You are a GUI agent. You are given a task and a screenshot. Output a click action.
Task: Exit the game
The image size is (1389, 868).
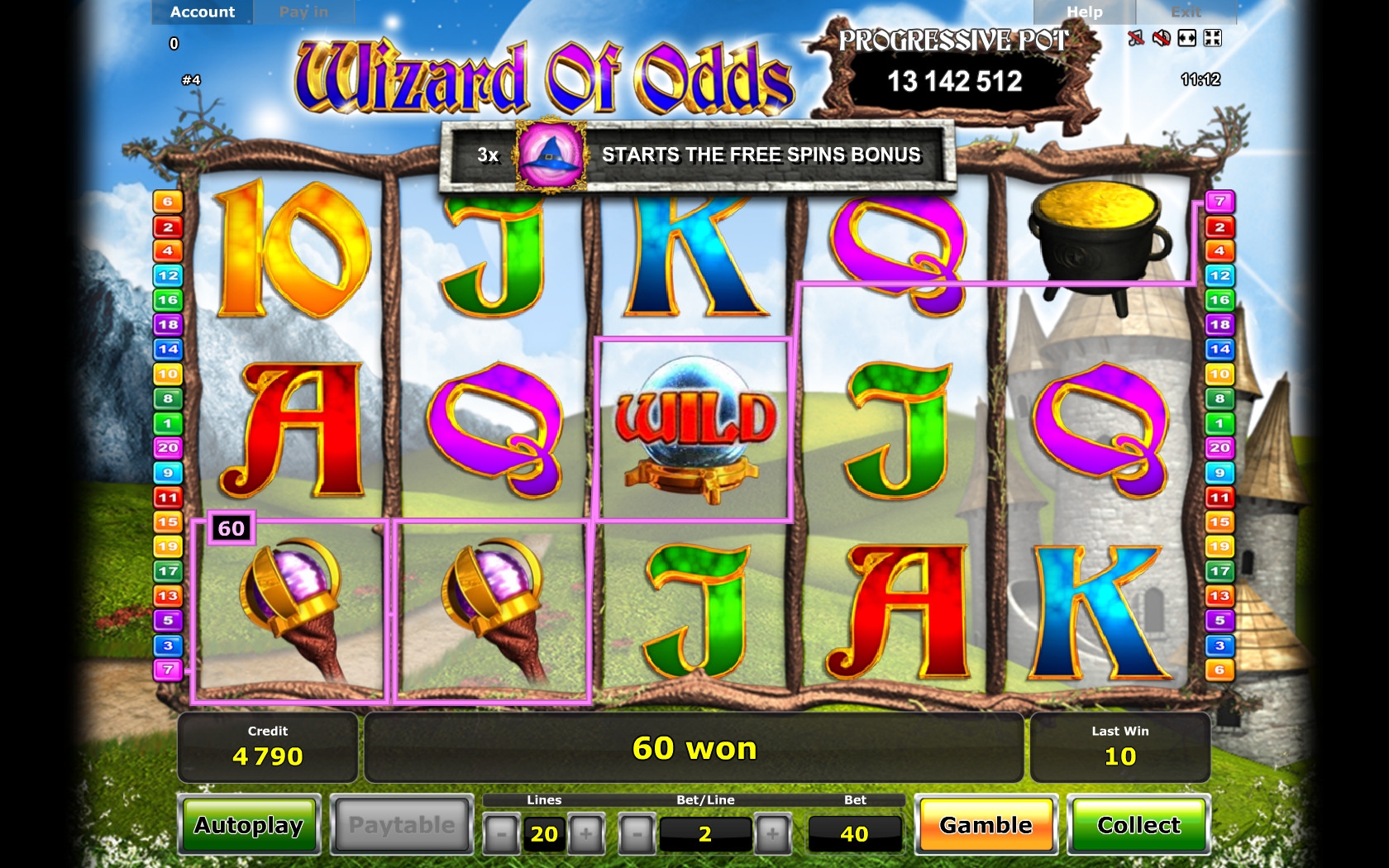[x=1186, y=12]
